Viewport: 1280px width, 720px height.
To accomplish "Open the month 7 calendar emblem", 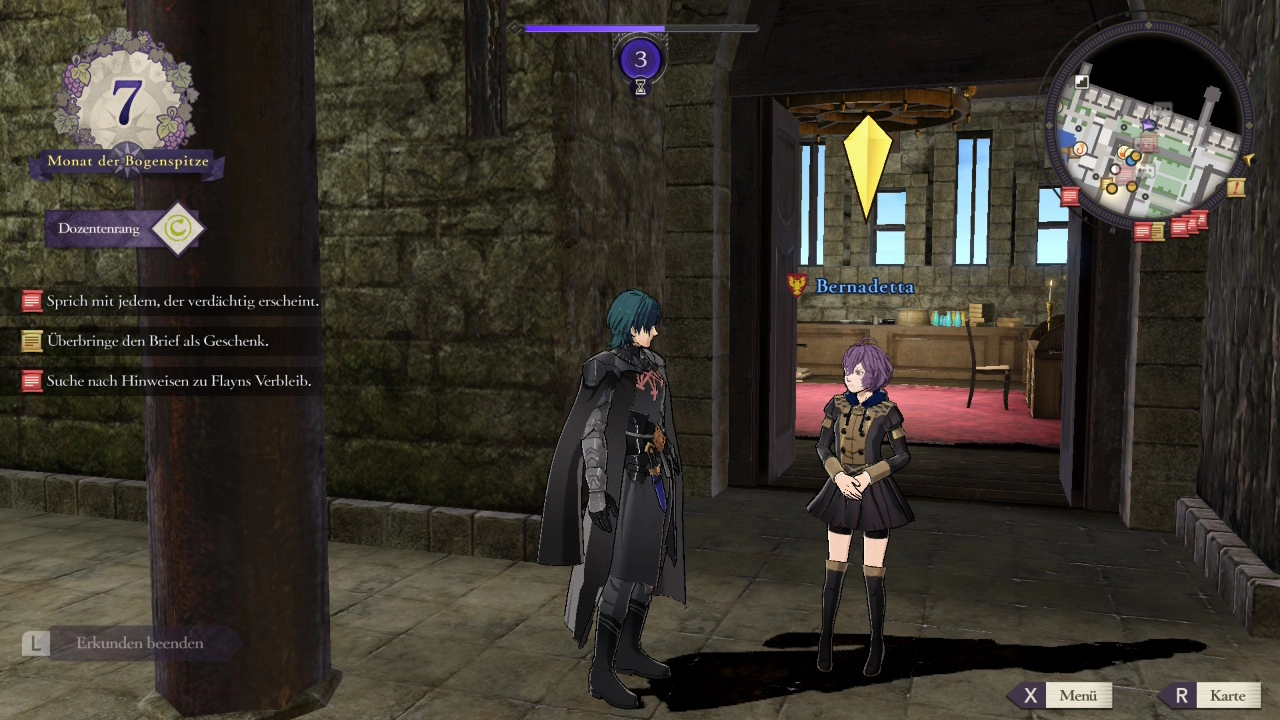I will [127, 103].
